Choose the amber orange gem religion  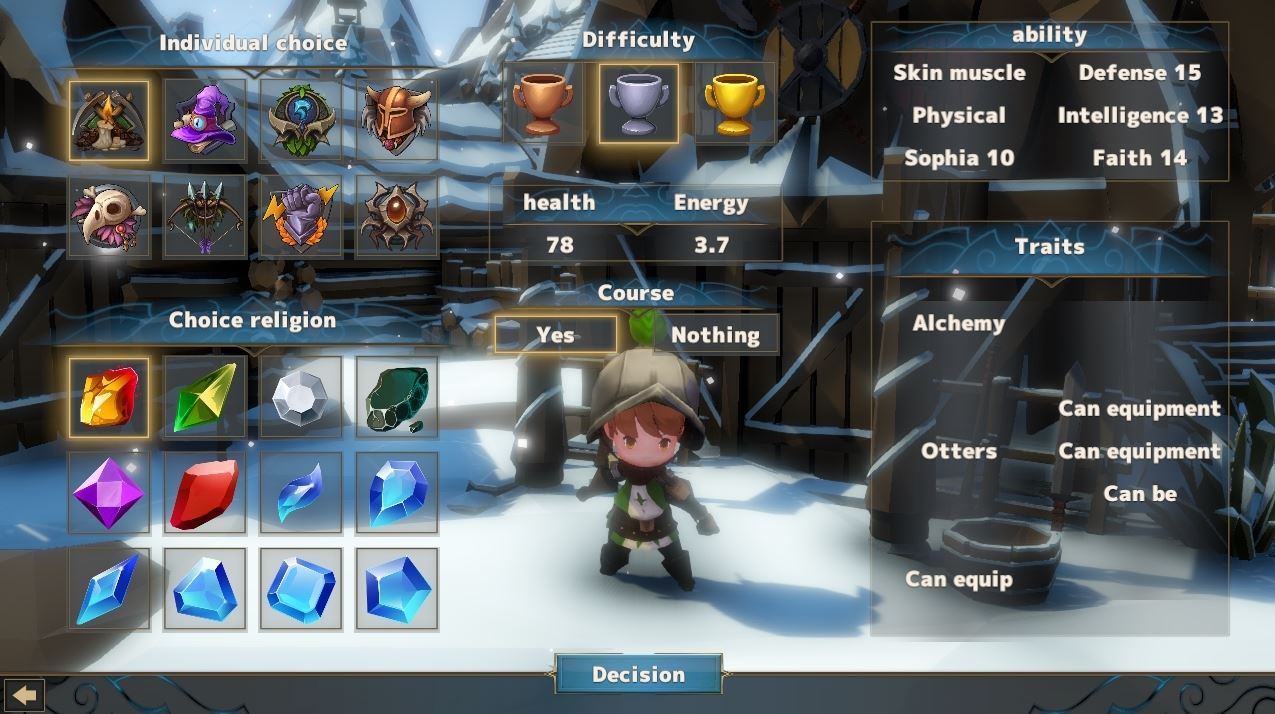pos(109,398)
